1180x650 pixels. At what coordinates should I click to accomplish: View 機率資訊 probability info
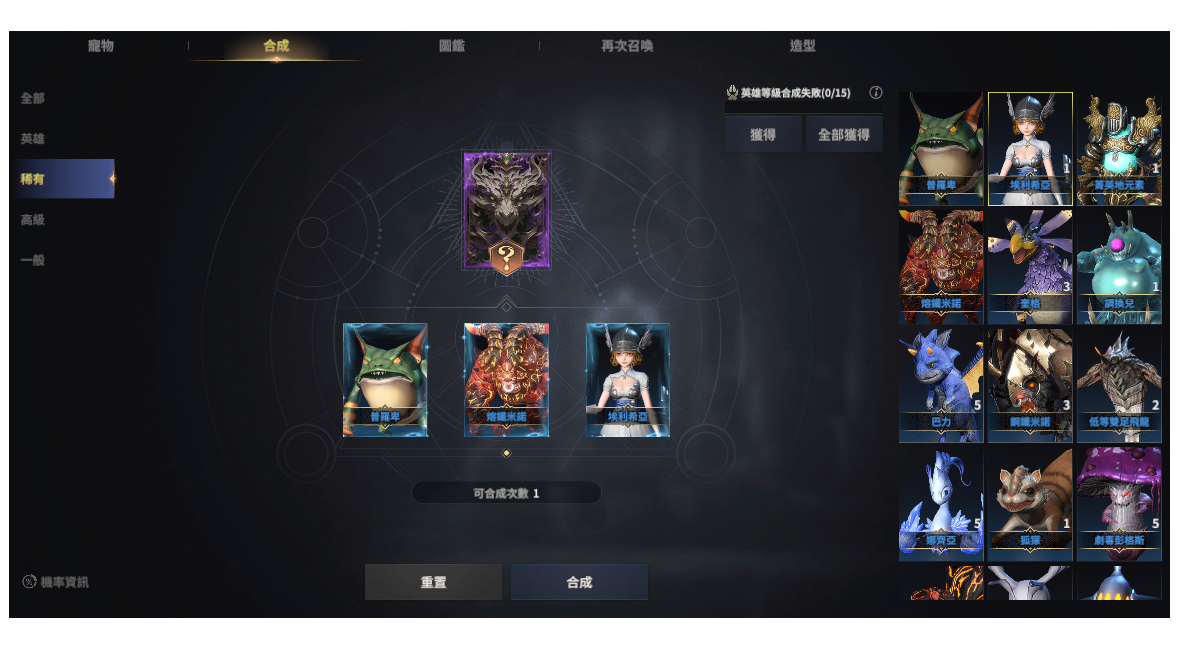pyautogui.click(x=57, y=582)
